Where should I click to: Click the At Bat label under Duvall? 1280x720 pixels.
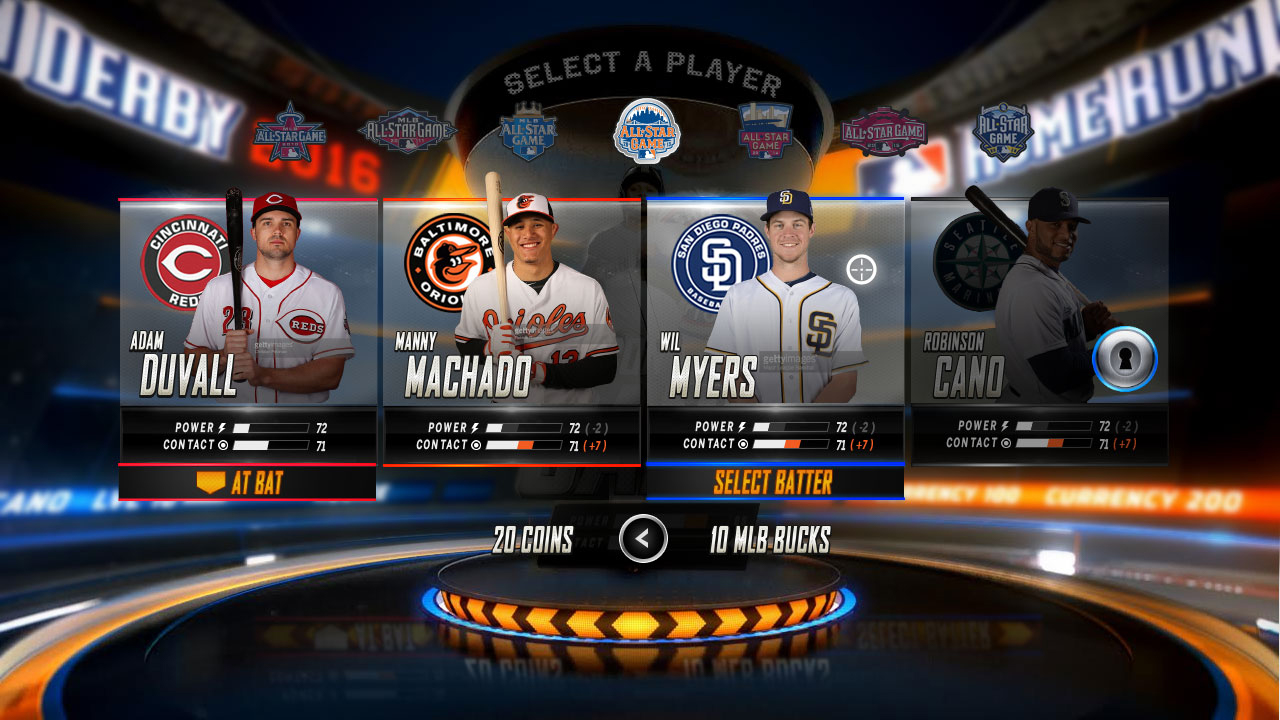(246, 484)
